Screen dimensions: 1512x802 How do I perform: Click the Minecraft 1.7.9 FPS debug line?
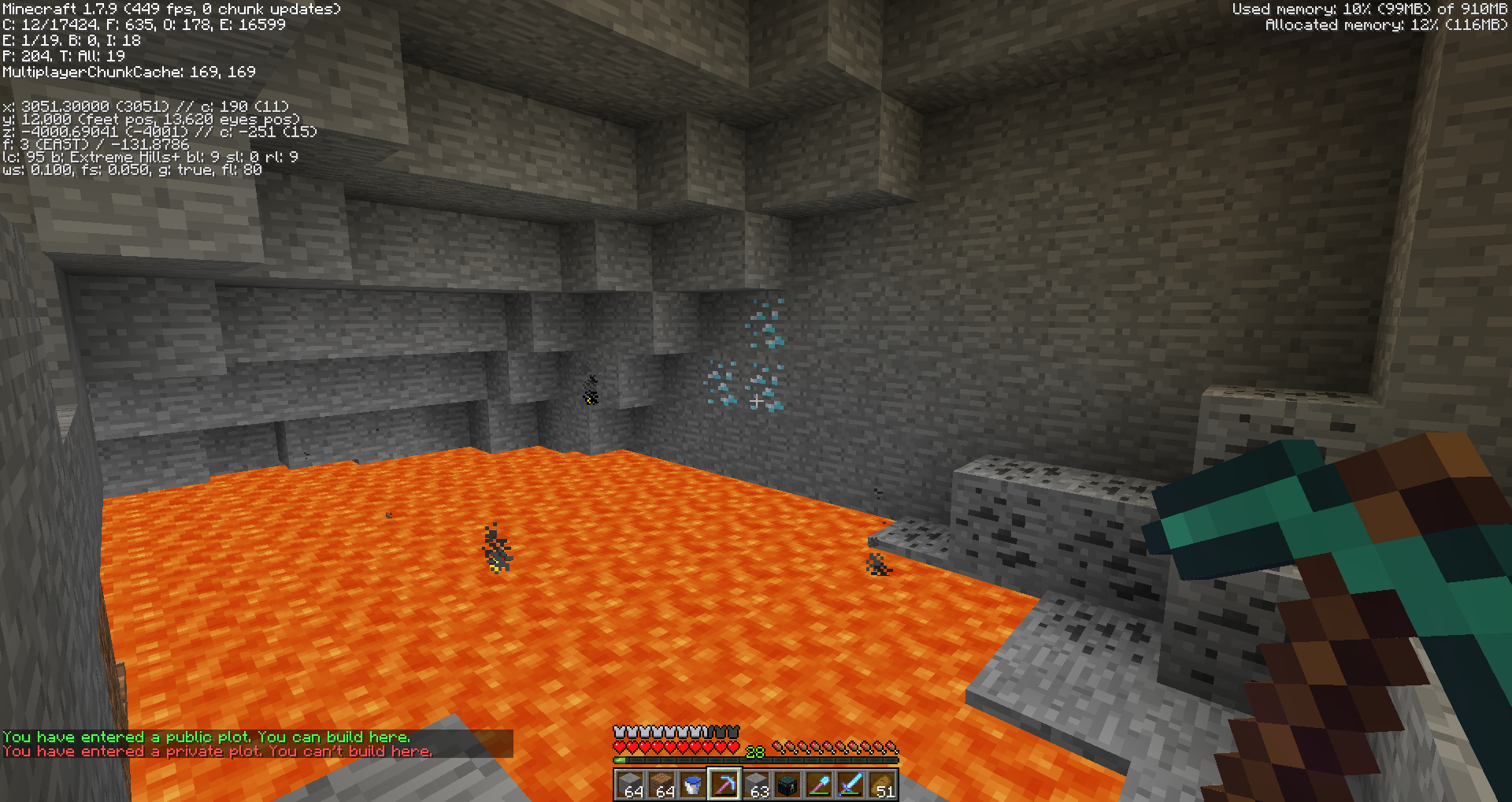(x=169, y=9)
